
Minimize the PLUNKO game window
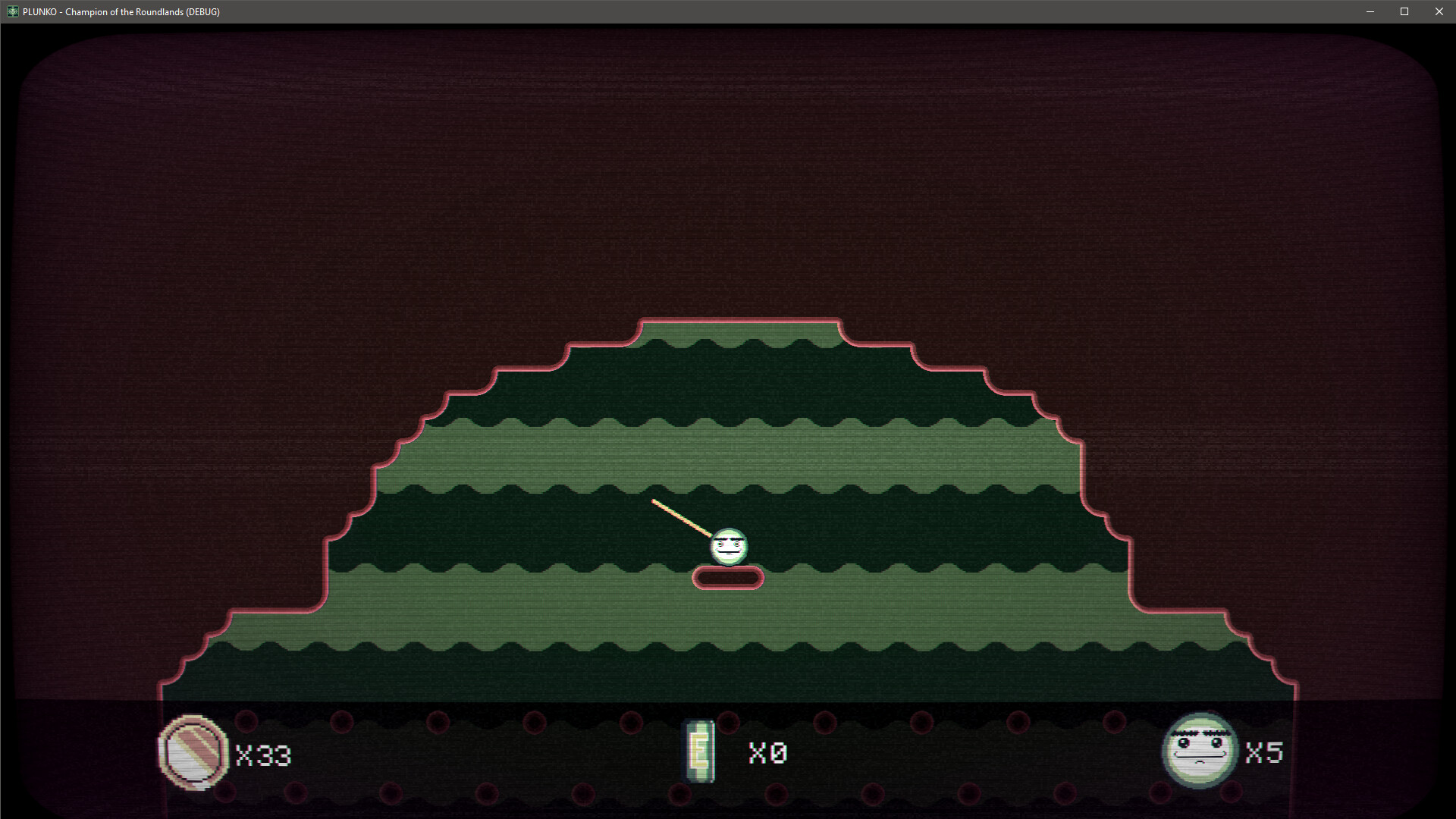tap(1370, 11)
